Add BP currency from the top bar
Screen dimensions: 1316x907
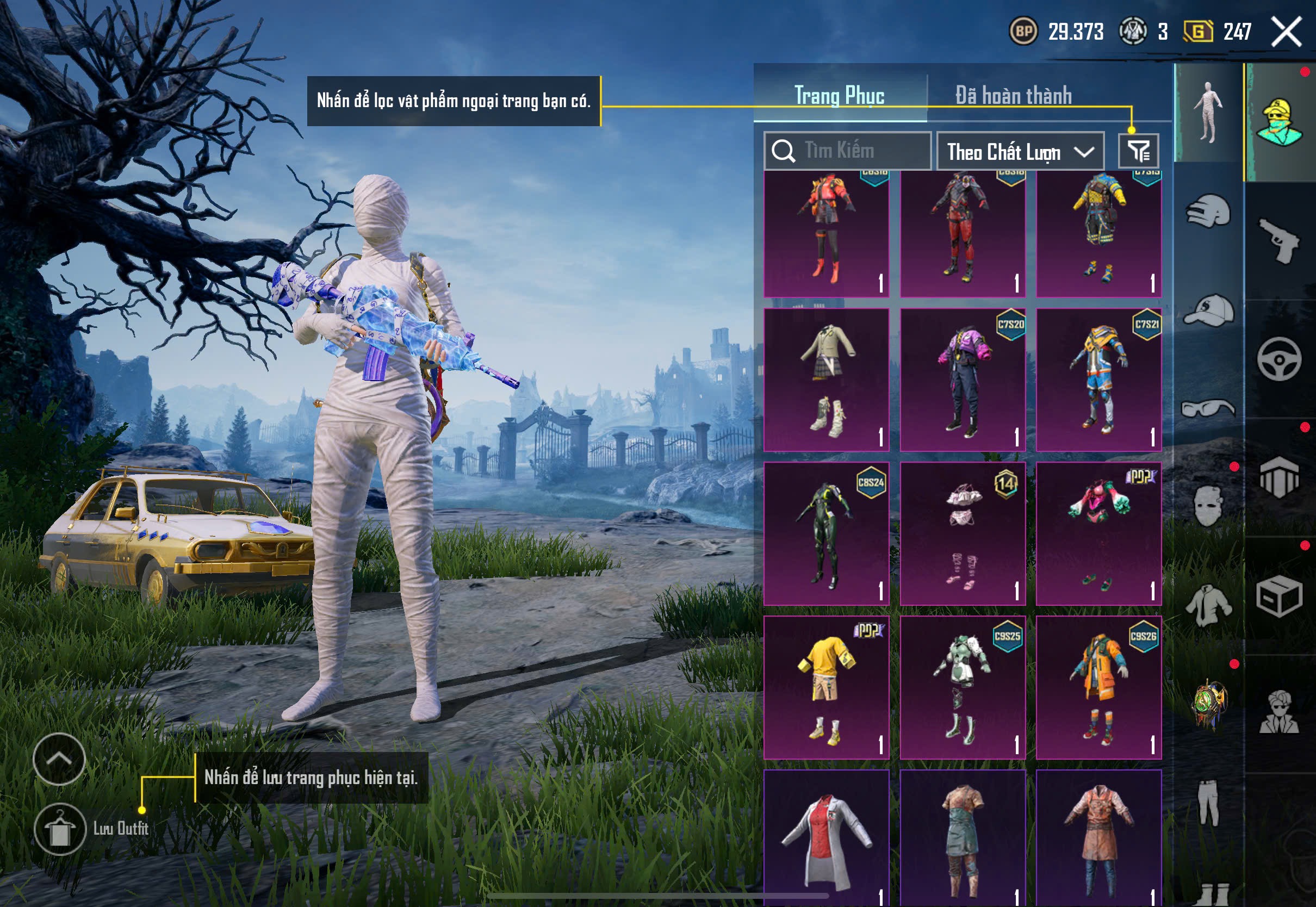click(1023, 31)
